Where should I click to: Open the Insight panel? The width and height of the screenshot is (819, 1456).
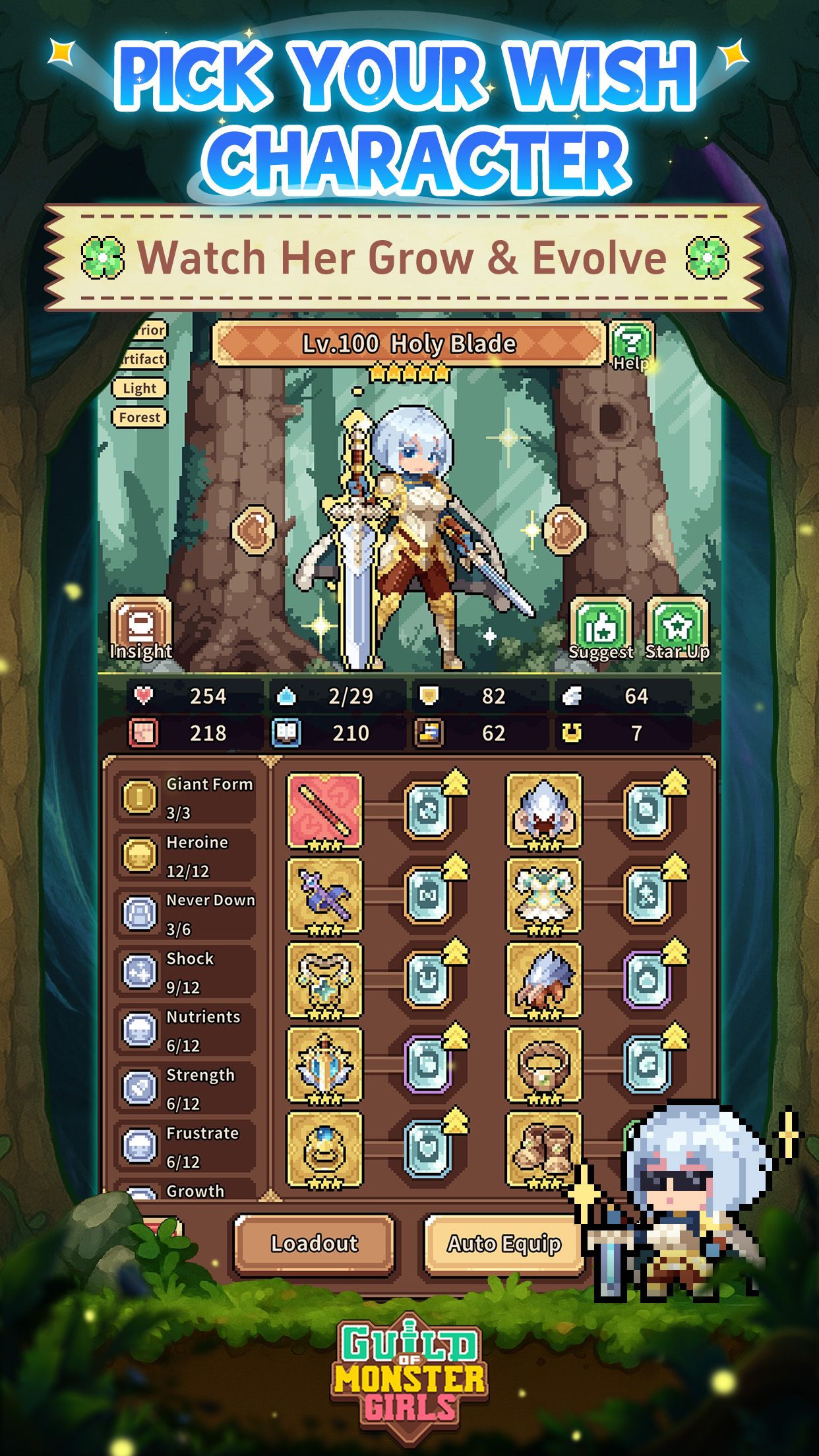click(x=140, y=630)
